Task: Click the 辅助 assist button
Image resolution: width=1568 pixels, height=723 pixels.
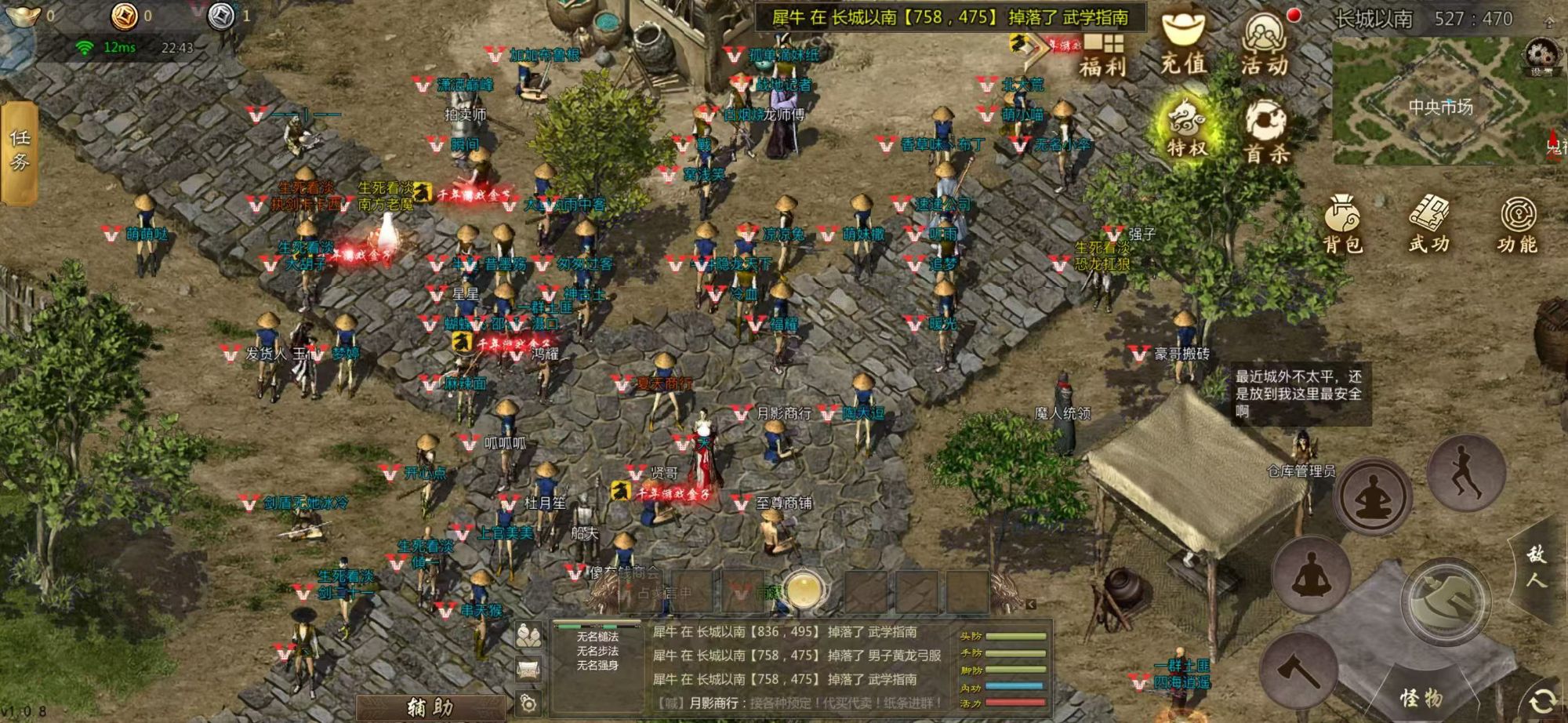Action: tap(430, 707)
